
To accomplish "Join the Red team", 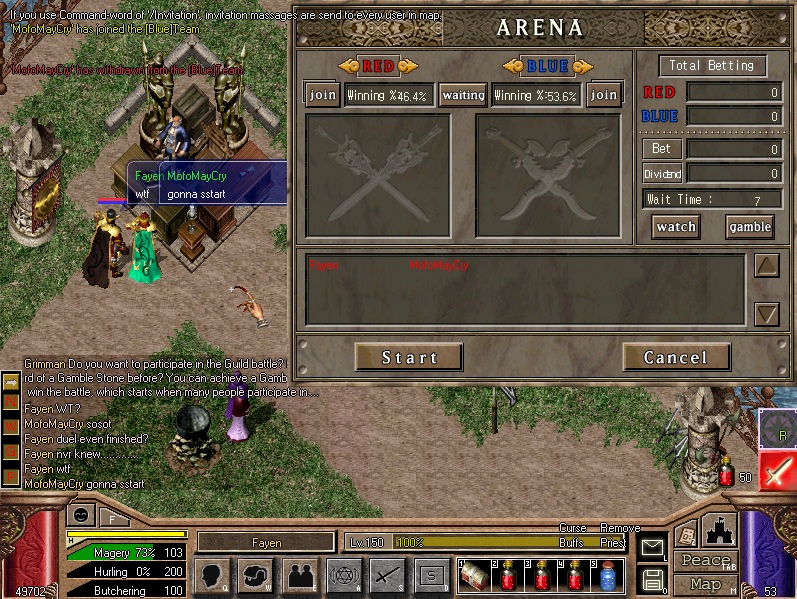I will pyautogui.click(x=323, y=95).
